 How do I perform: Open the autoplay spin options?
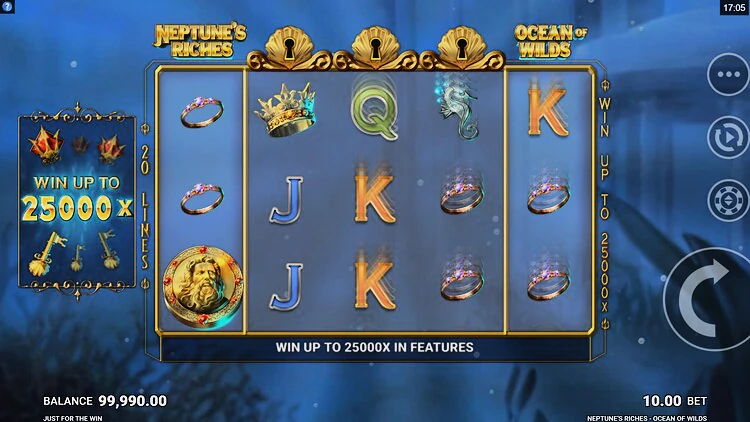727,137
